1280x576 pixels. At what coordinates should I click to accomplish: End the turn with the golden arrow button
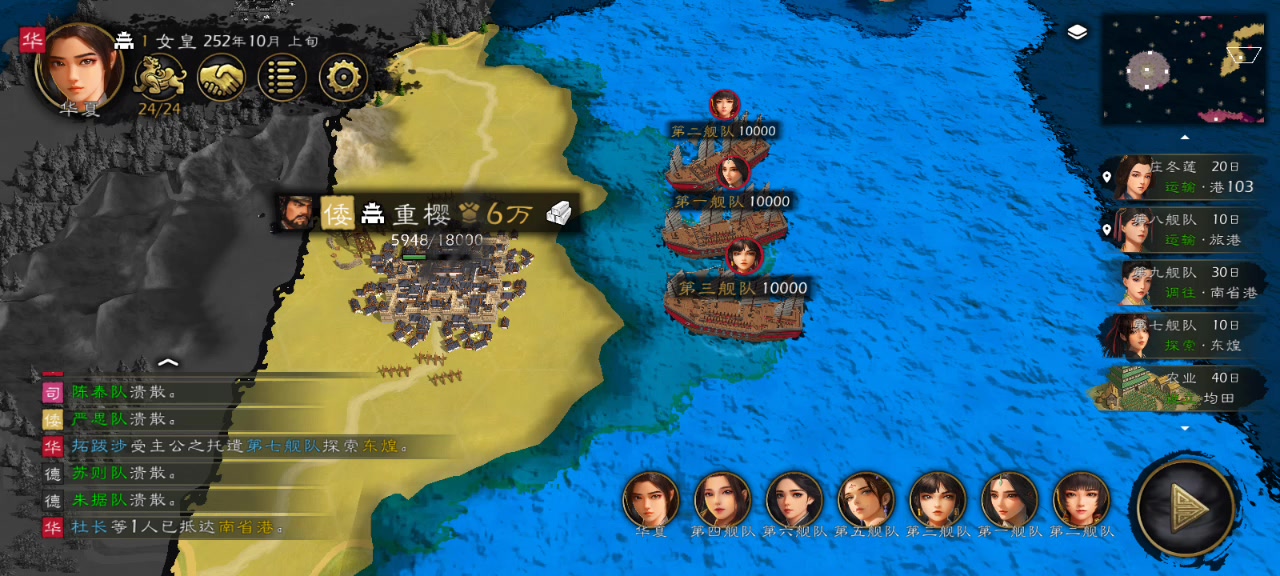tap(1186, 508)
